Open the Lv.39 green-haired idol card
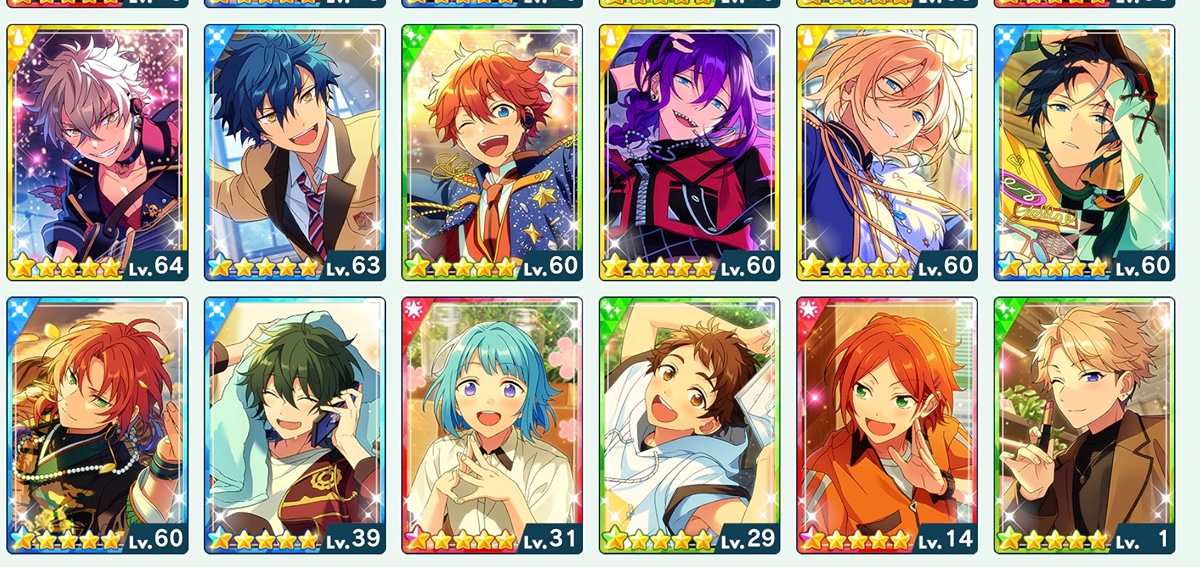The image size is (1200, 567). 295,424
